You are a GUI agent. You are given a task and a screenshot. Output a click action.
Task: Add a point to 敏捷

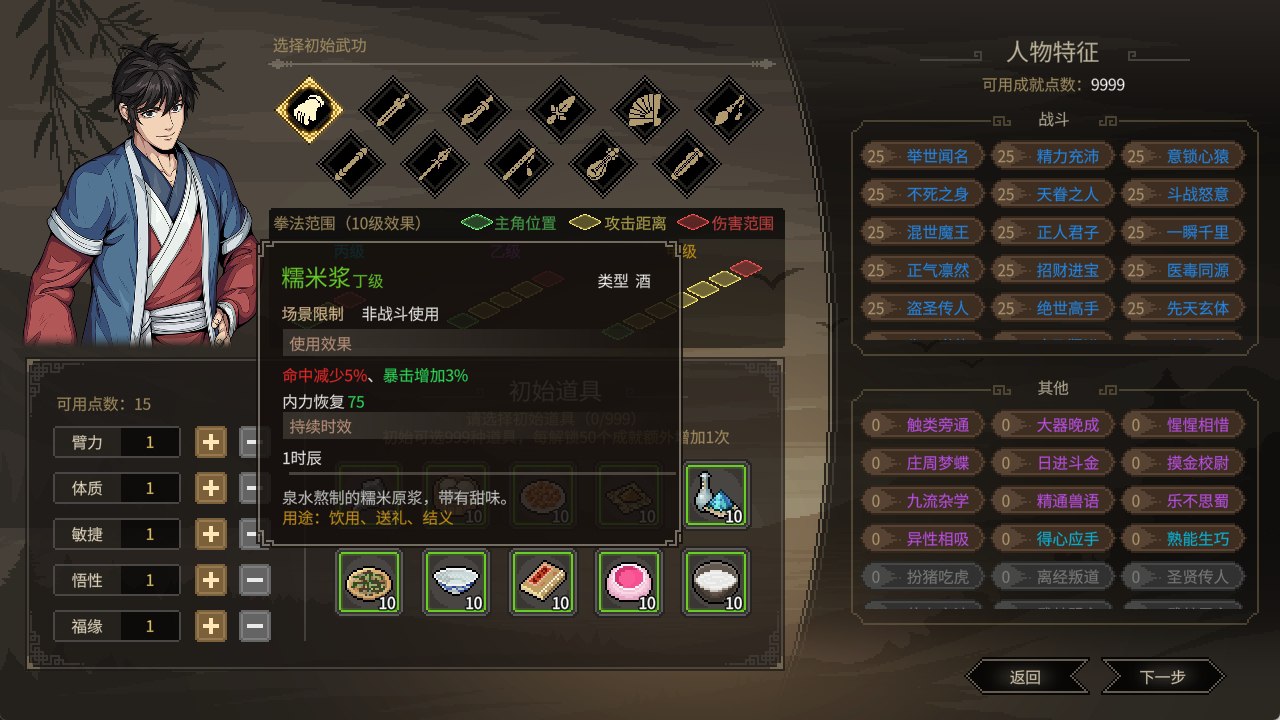tap(210, 533)
